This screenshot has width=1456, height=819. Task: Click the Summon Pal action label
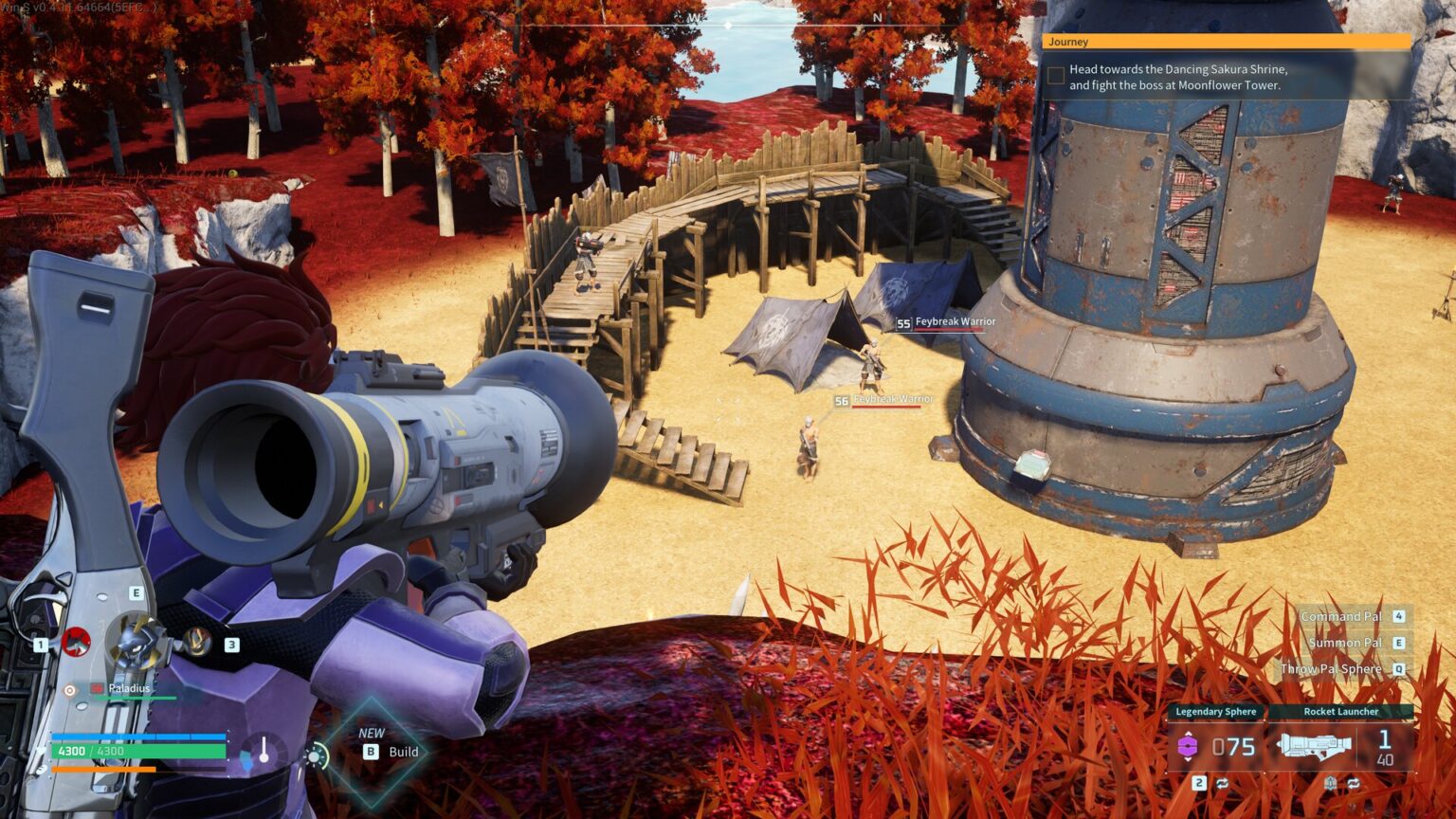pyautogui.click(x=1344, y=643)
